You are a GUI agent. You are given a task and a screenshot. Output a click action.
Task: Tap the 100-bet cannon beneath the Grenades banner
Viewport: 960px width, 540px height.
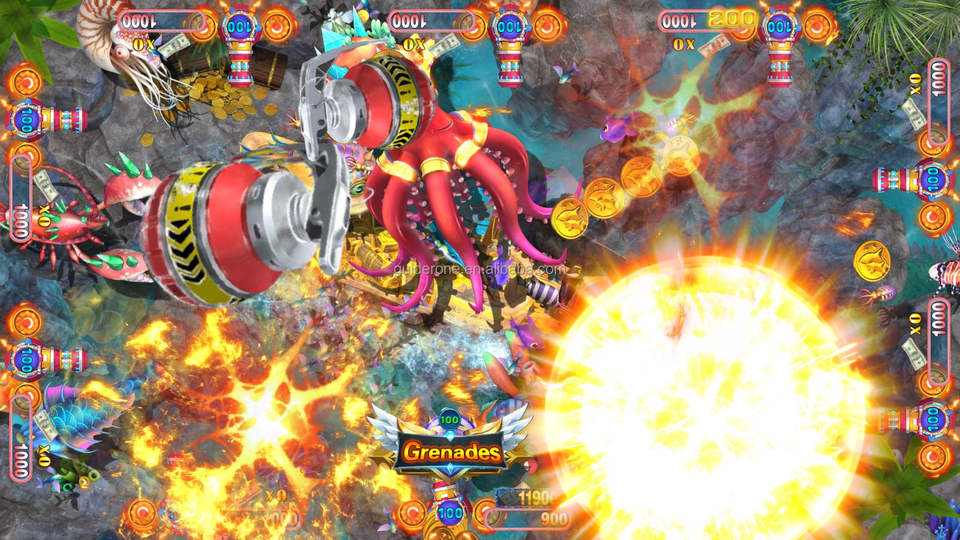pyautogui.click(x=451, y=512)
